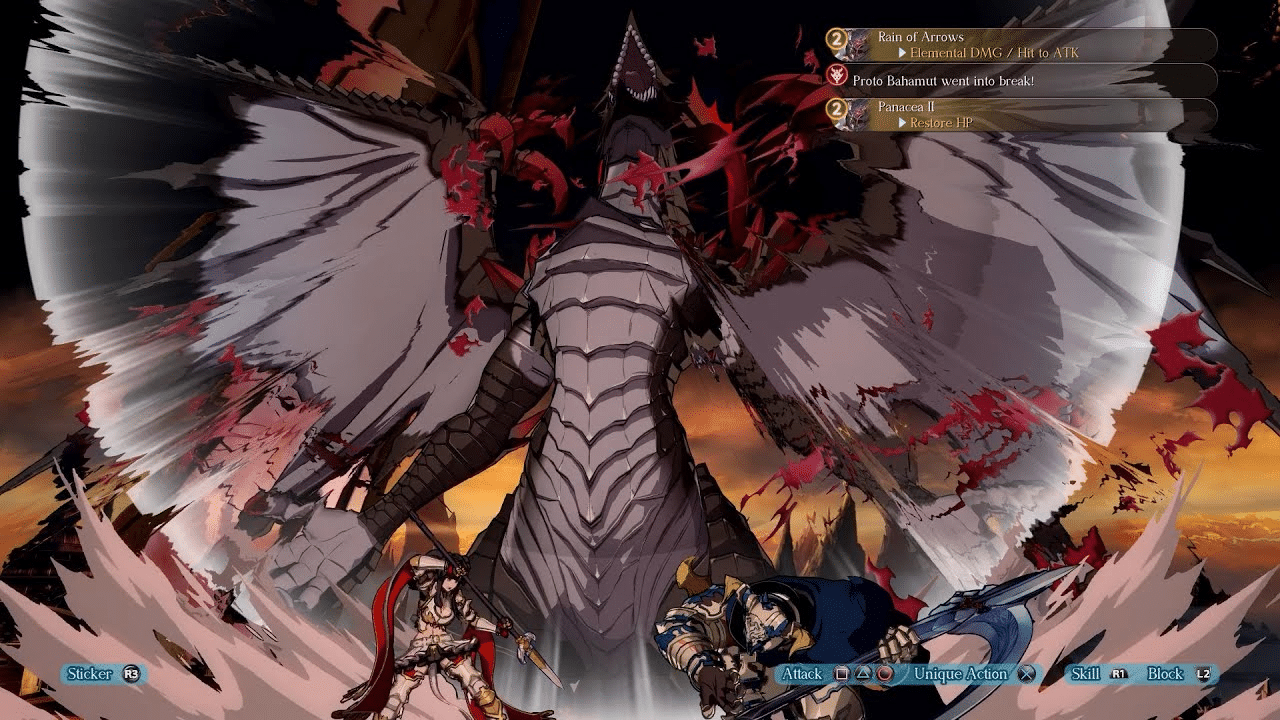This screenshot has width=1280, height=720.
Task: Click the Panacea II notification banner
Action: (x=905, y=106)
